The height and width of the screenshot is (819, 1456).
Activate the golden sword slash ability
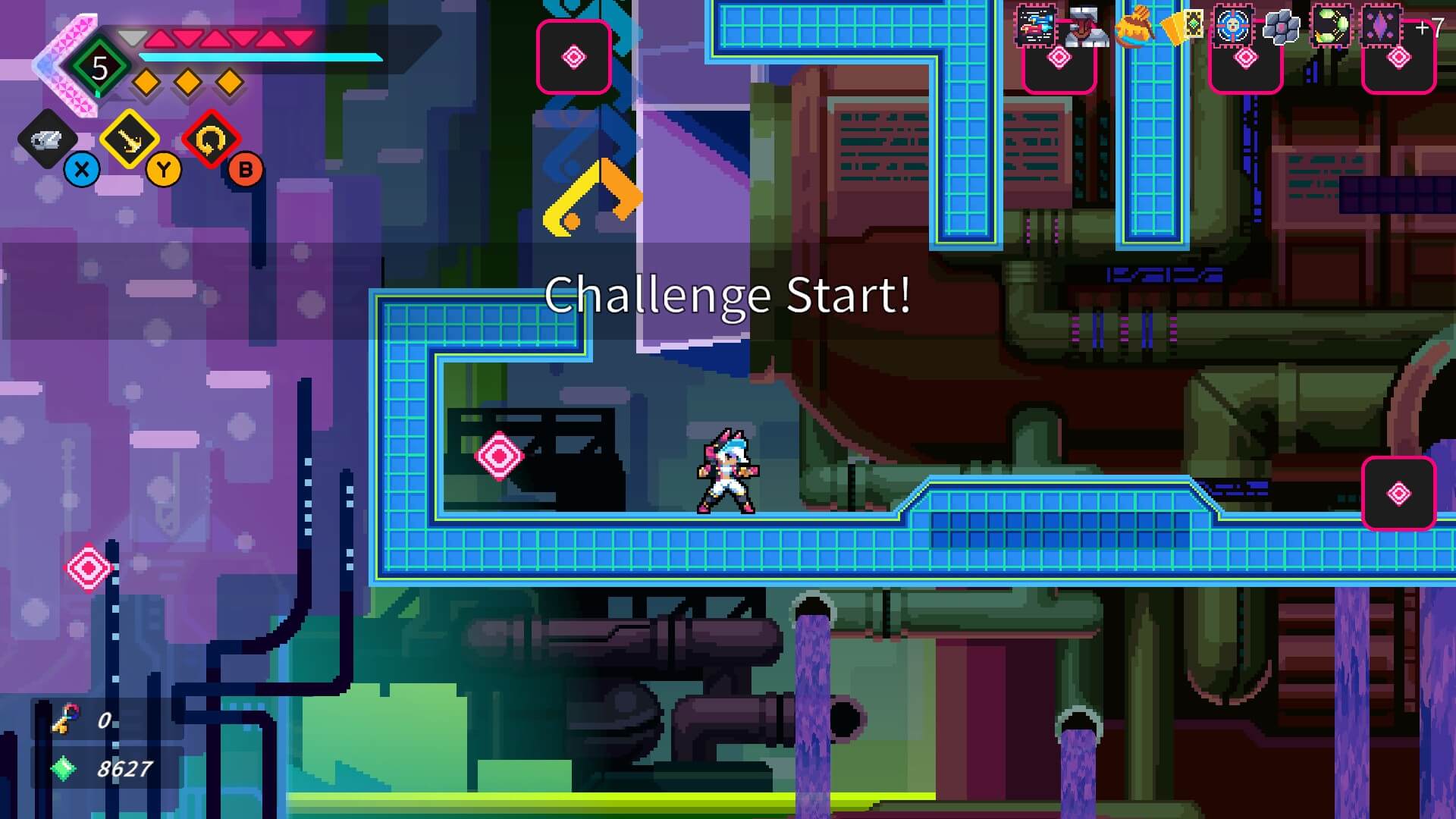tap(130, 140)
